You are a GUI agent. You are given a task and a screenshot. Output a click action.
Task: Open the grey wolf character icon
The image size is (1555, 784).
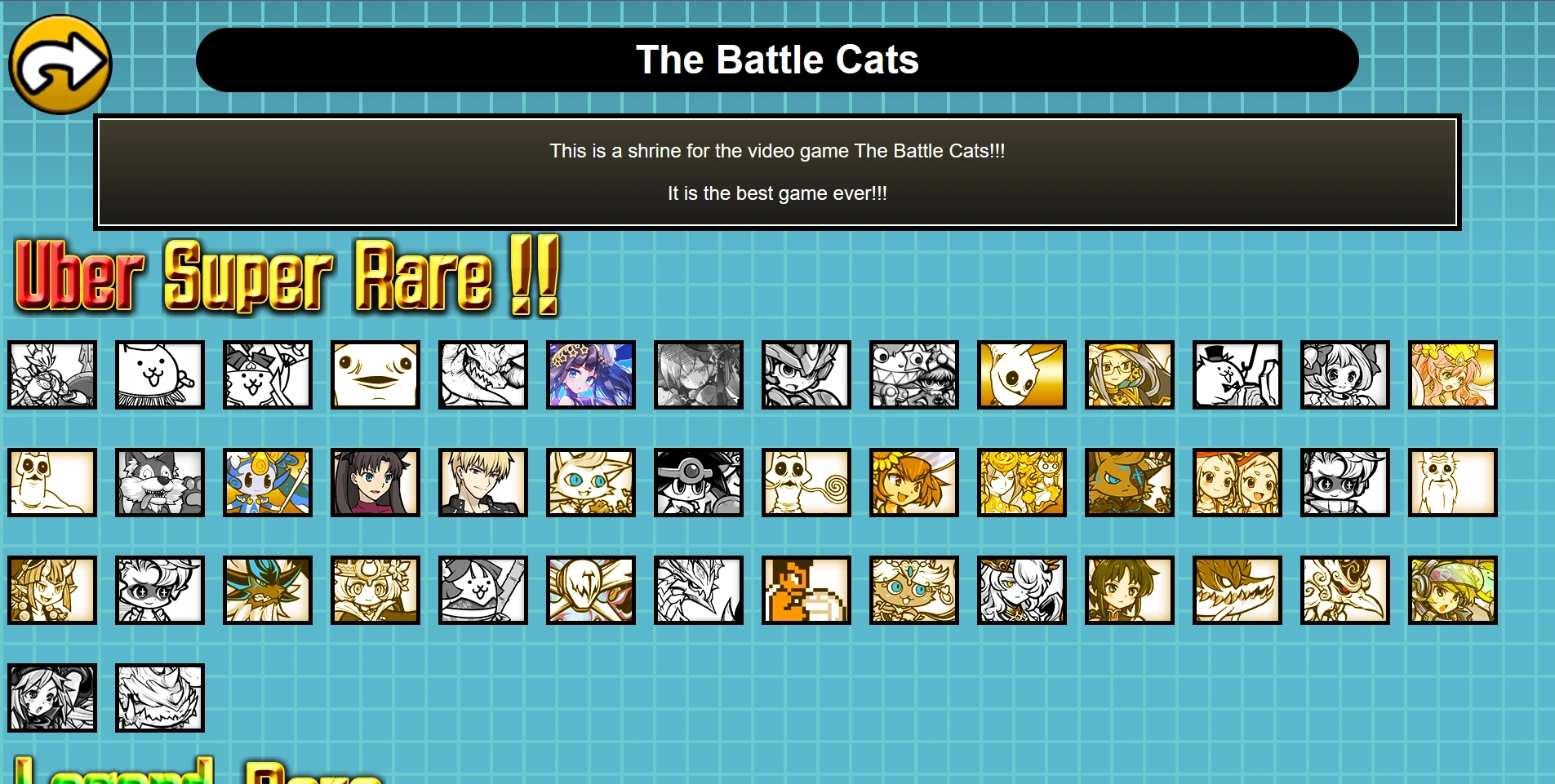[160, 482]
